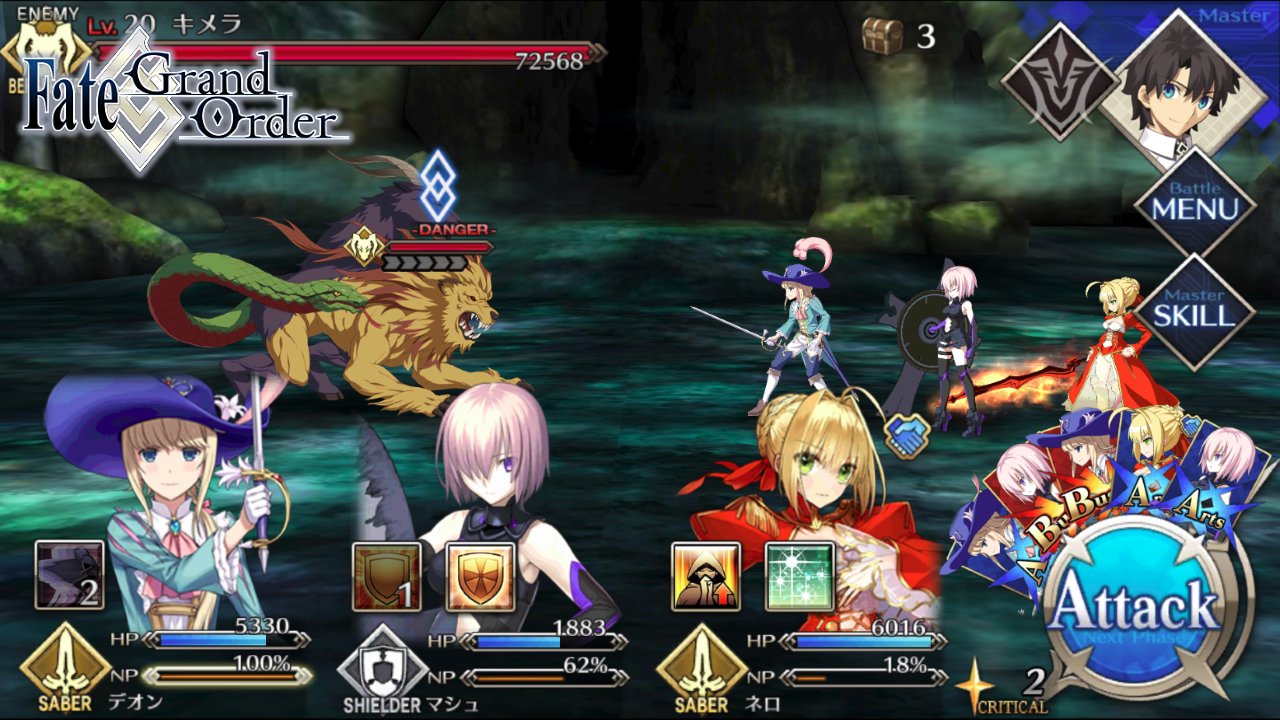View d'Eon's Saber class status panel
Viewport: 1280px width, 720px height.
65,667
